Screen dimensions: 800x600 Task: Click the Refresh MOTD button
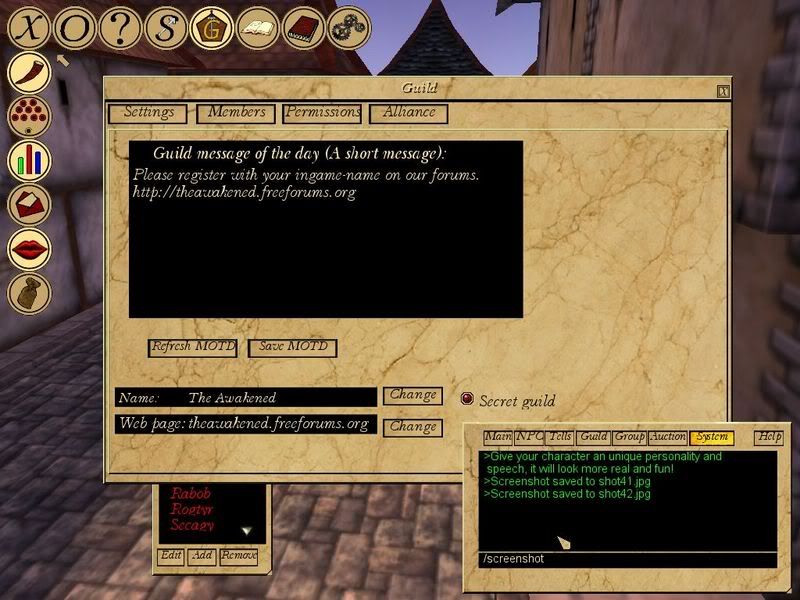point(193,347)
